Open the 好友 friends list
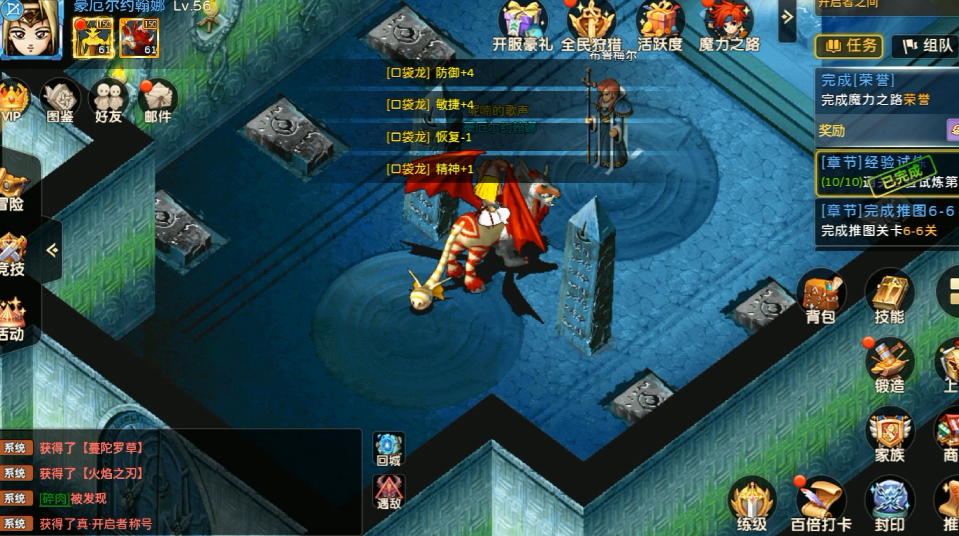959x536 pixels. [108, 100]
